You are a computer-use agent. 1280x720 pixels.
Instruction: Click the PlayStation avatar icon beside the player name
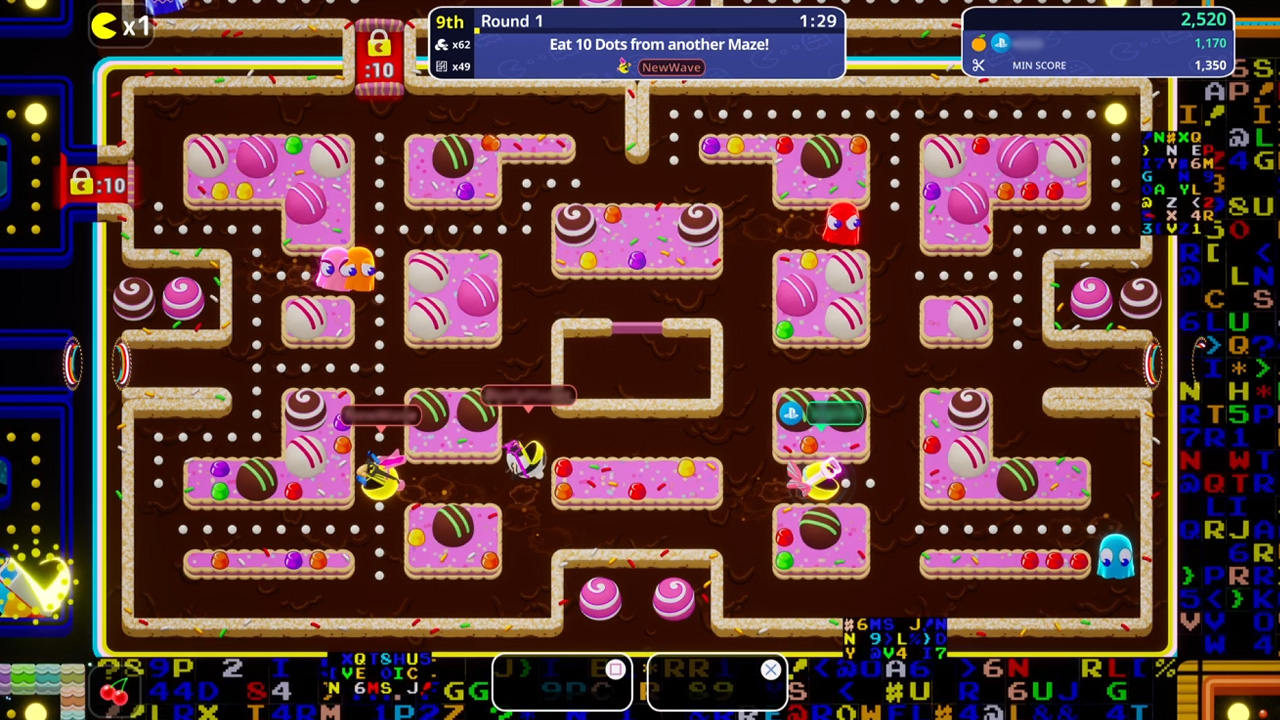1000,42
